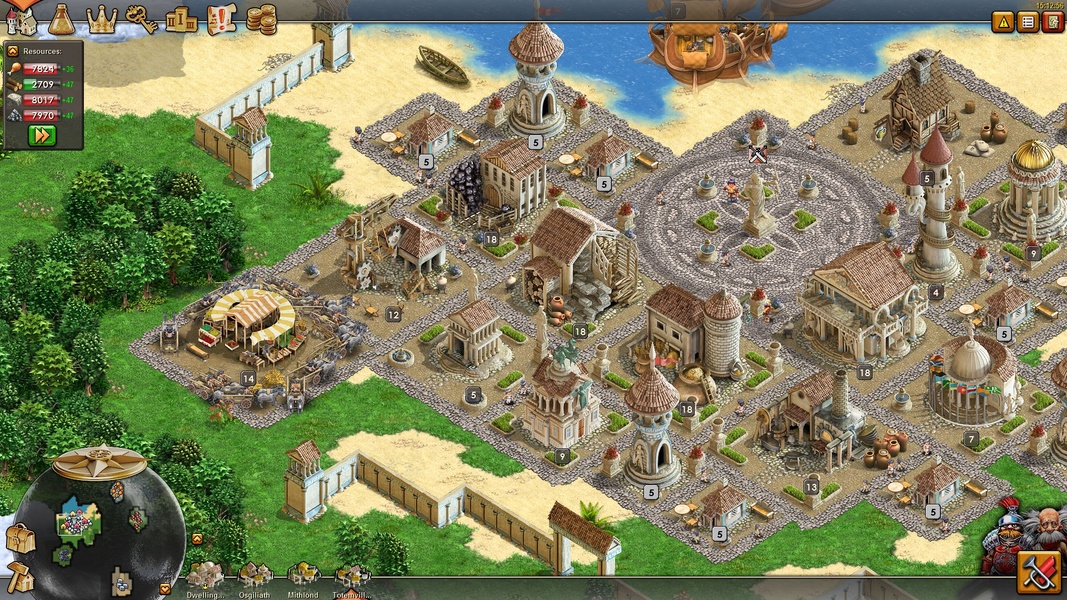1067x600 pixels.
Task: Open the gold coins shop
Action: pos(261,18)
